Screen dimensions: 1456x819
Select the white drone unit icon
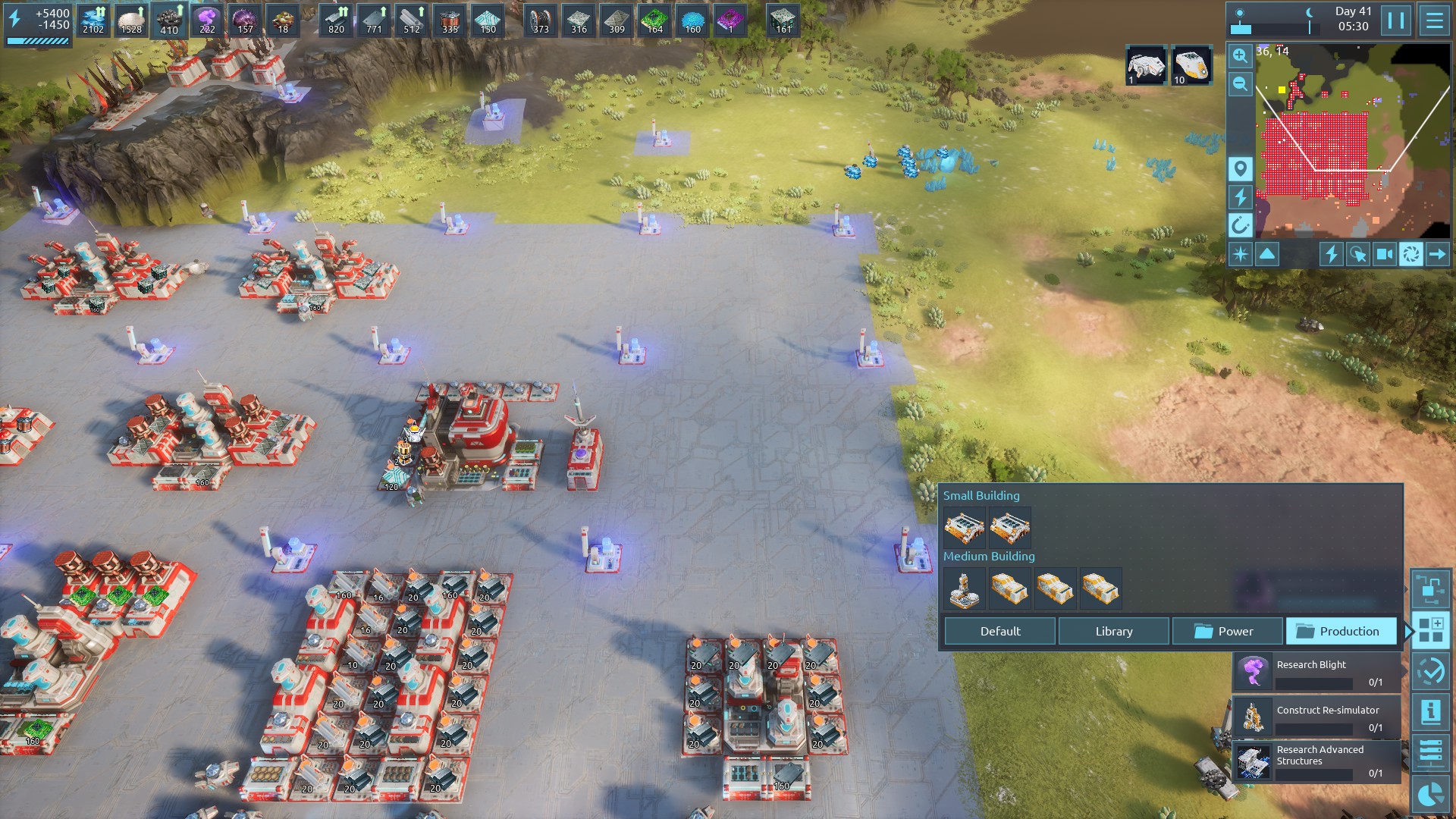coord(1145,64)
